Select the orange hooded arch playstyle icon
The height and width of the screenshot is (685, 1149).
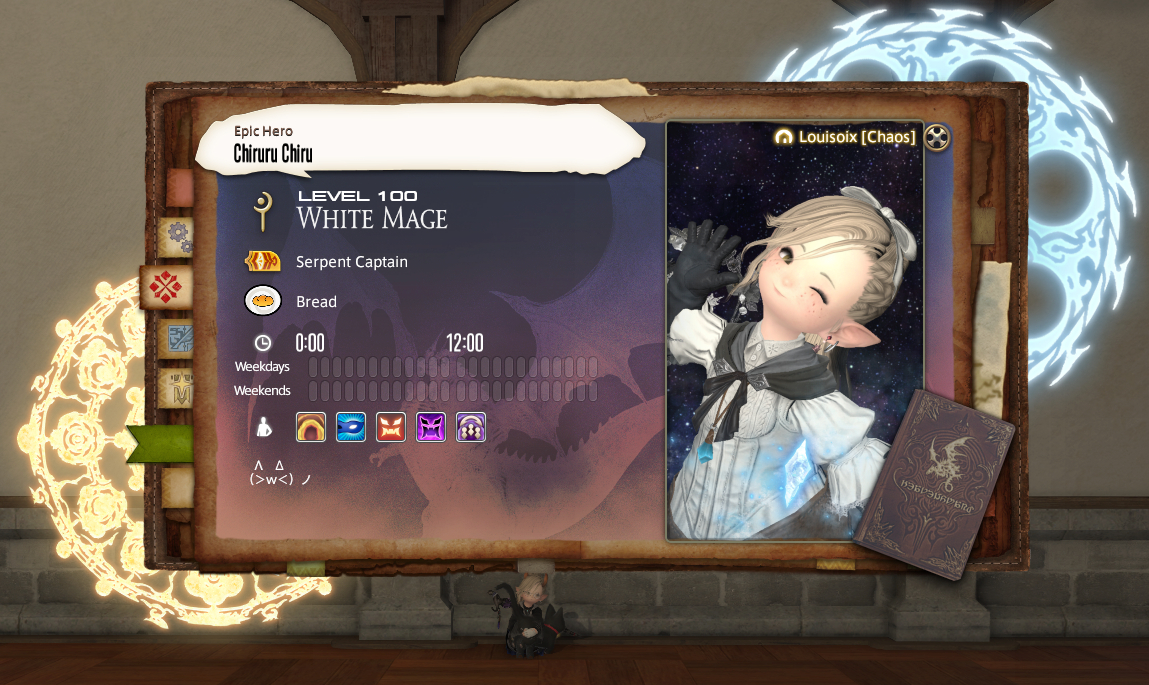pos(311,427)
